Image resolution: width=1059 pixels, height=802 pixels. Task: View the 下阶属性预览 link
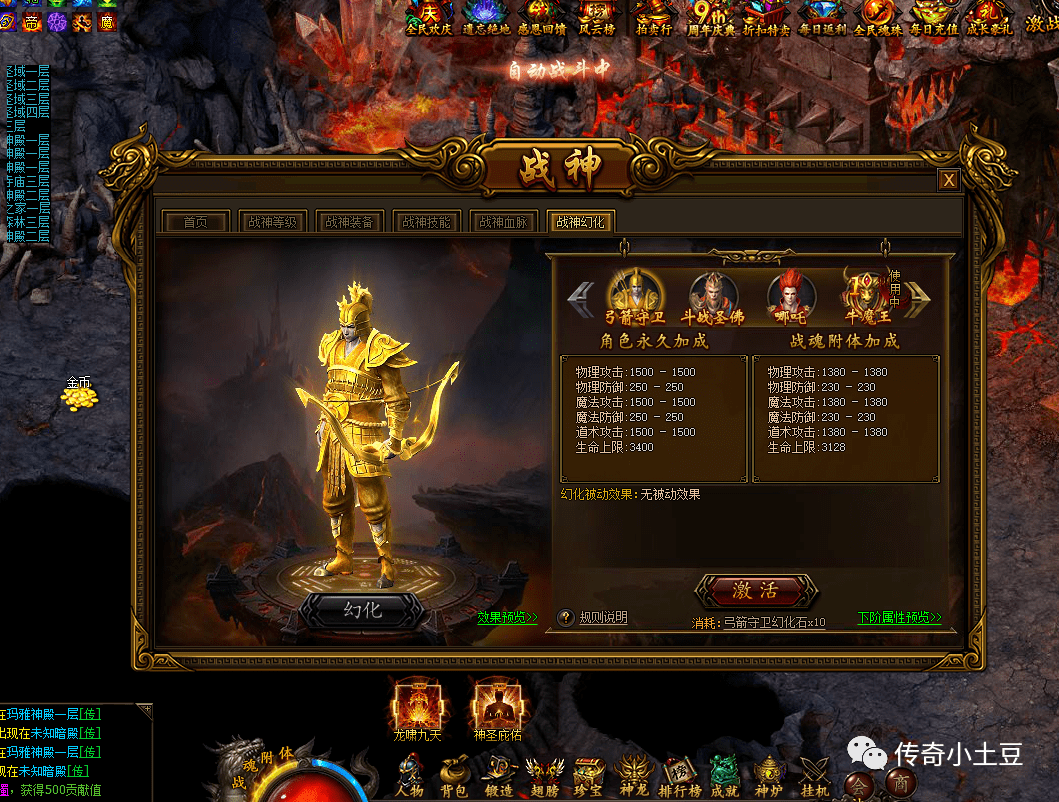click(x=899, y=618)
